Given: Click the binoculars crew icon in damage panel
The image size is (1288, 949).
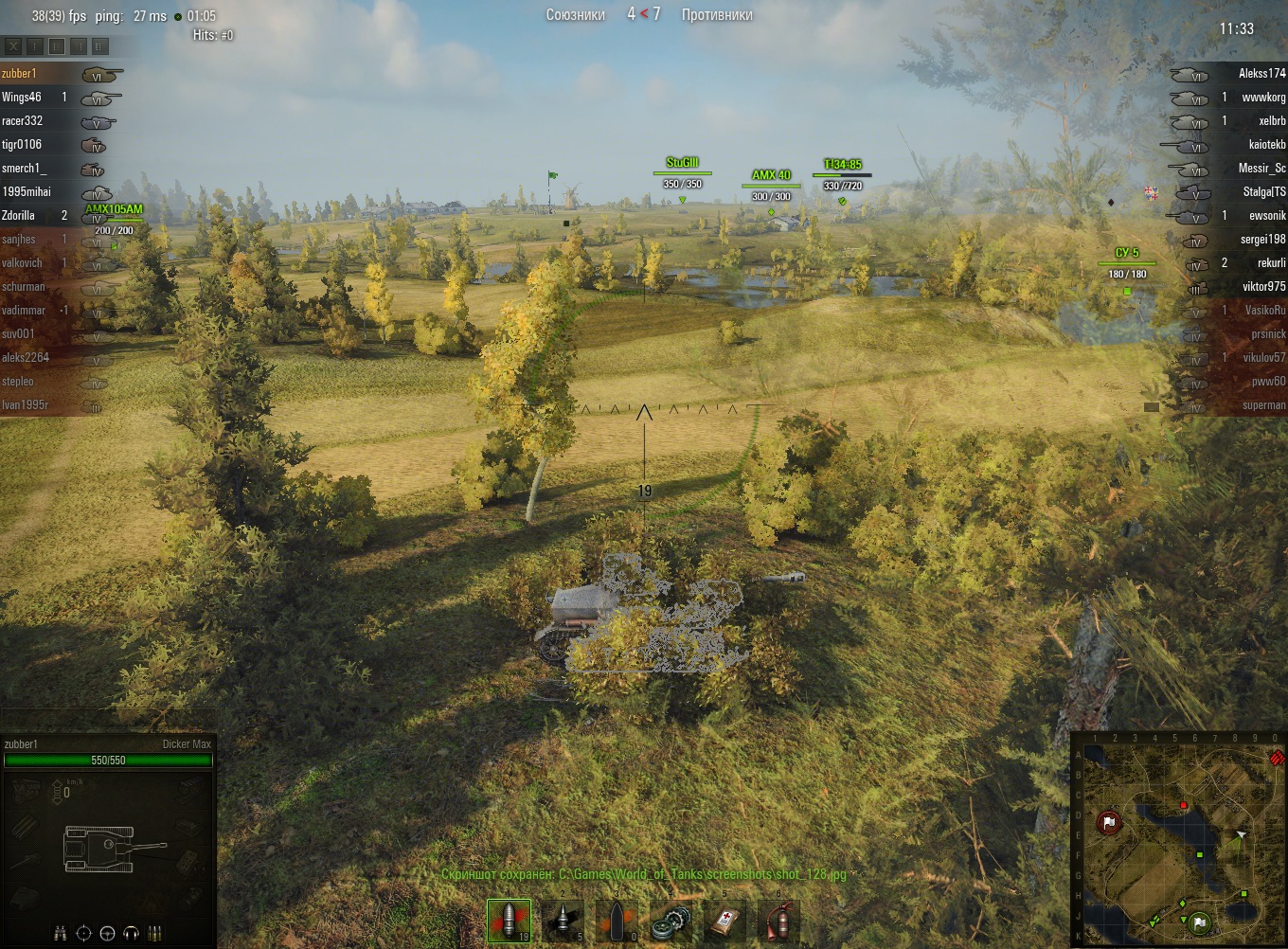Looking at the screenshot, I should click(x=61, y=933).
